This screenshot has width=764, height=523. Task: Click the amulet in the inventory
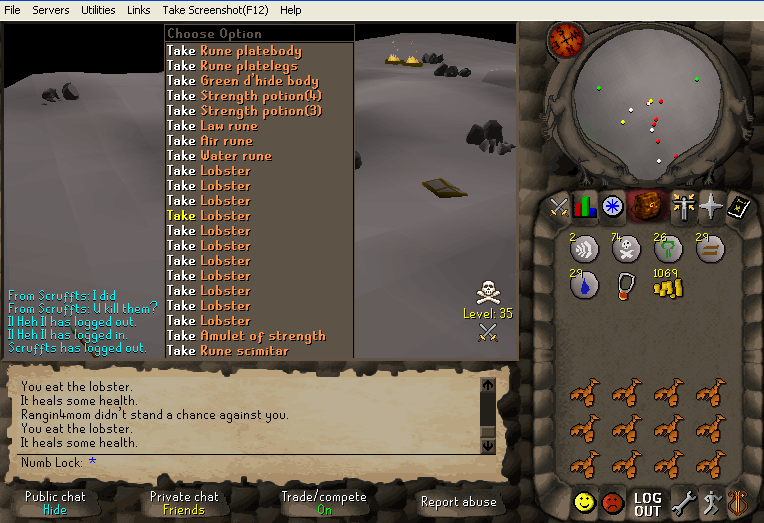pos(626,286)
